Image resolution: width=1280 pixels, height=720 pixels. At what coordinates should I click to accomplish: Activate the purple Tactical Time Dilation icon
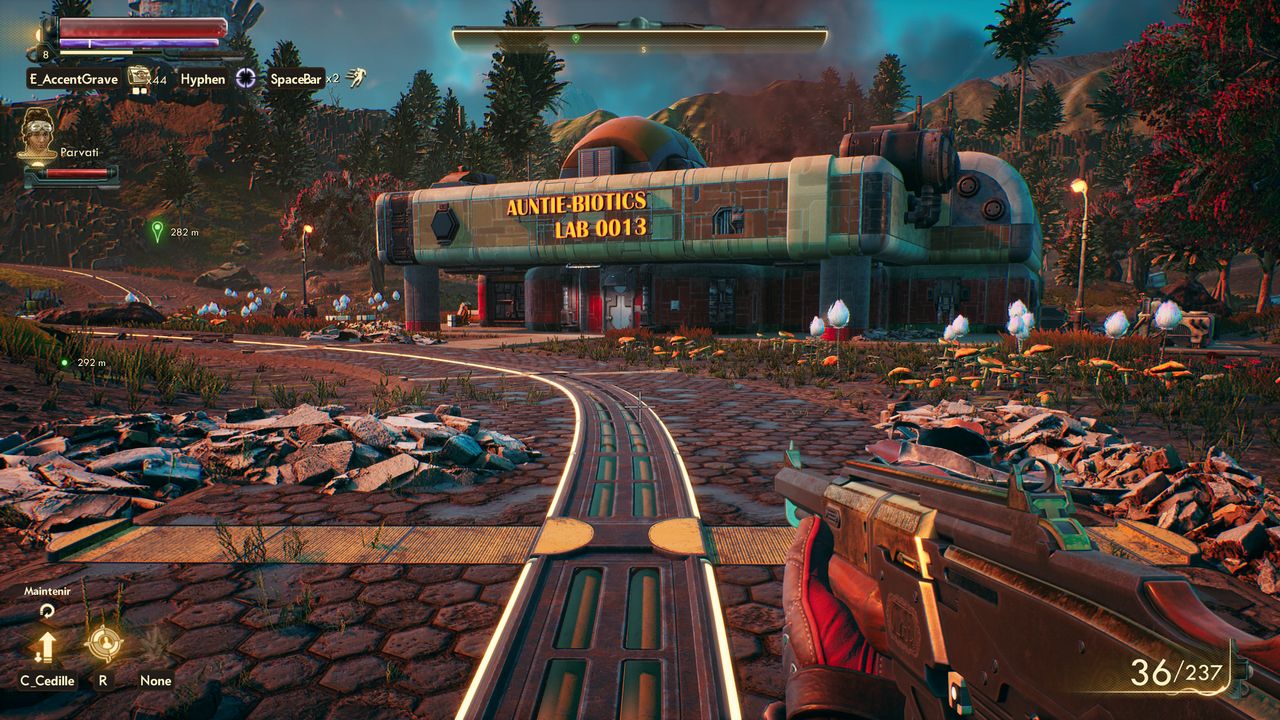(x=246, y=78)
